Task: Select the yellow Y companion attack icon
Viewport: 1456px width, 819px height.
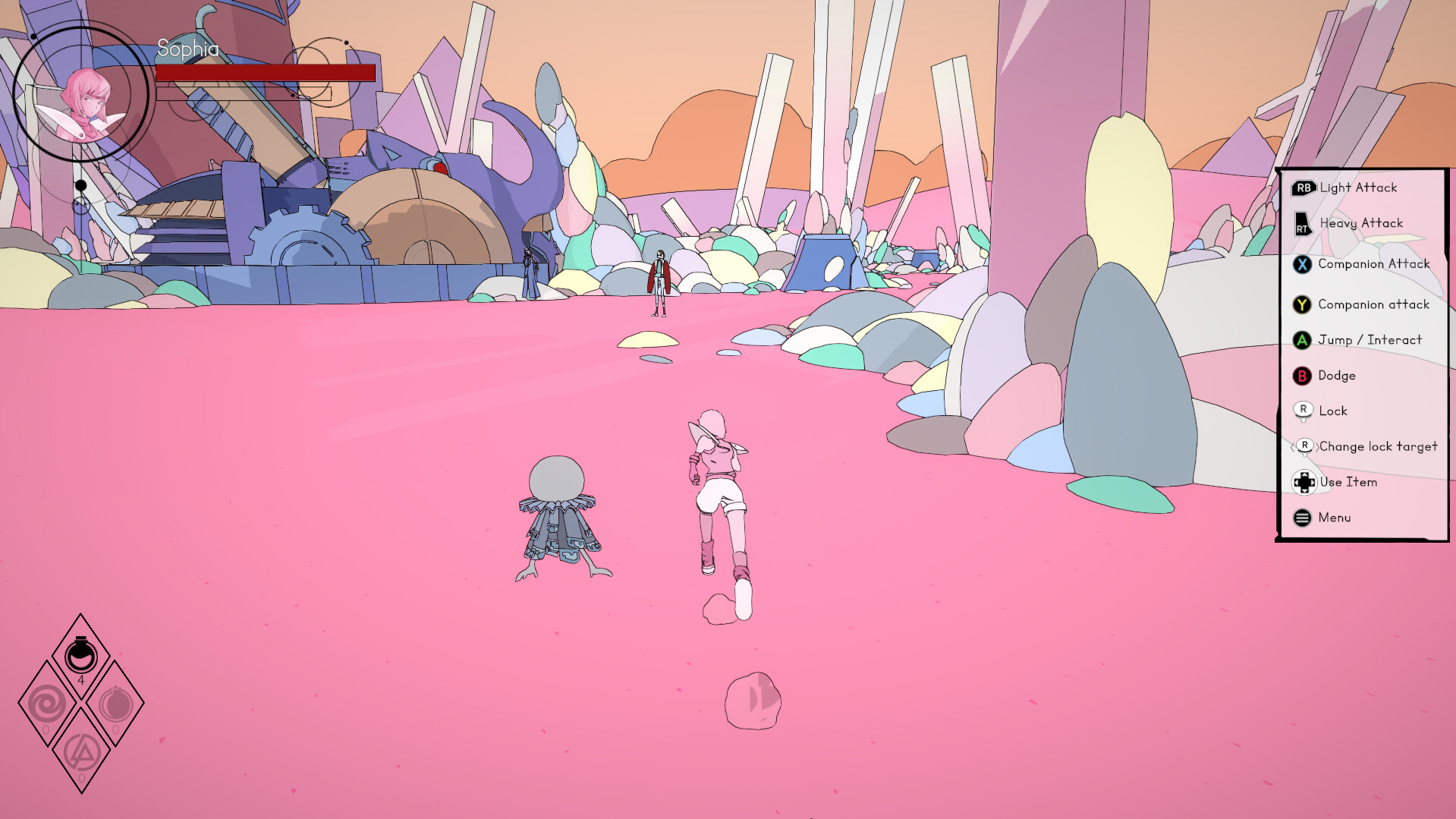Action: 1303,304
